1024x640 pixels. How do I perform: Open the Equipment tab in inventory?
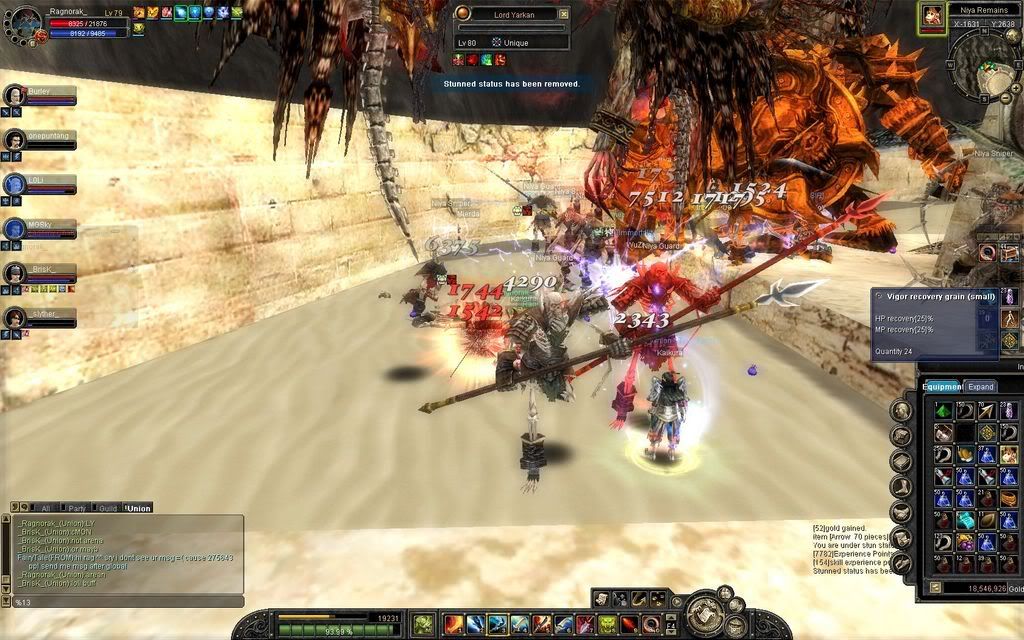(941, 386)
